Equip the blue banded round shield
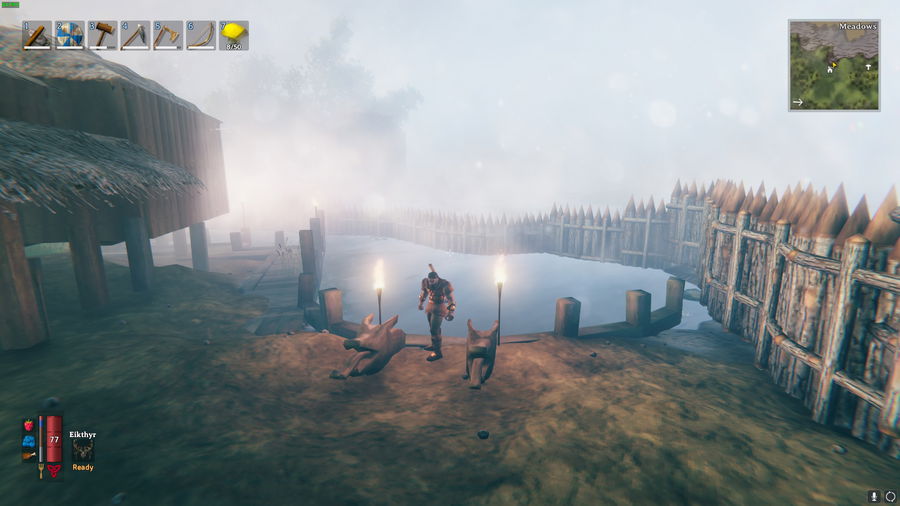The width and height of the screenshot is (900, 506). click(x=70, y=36)
